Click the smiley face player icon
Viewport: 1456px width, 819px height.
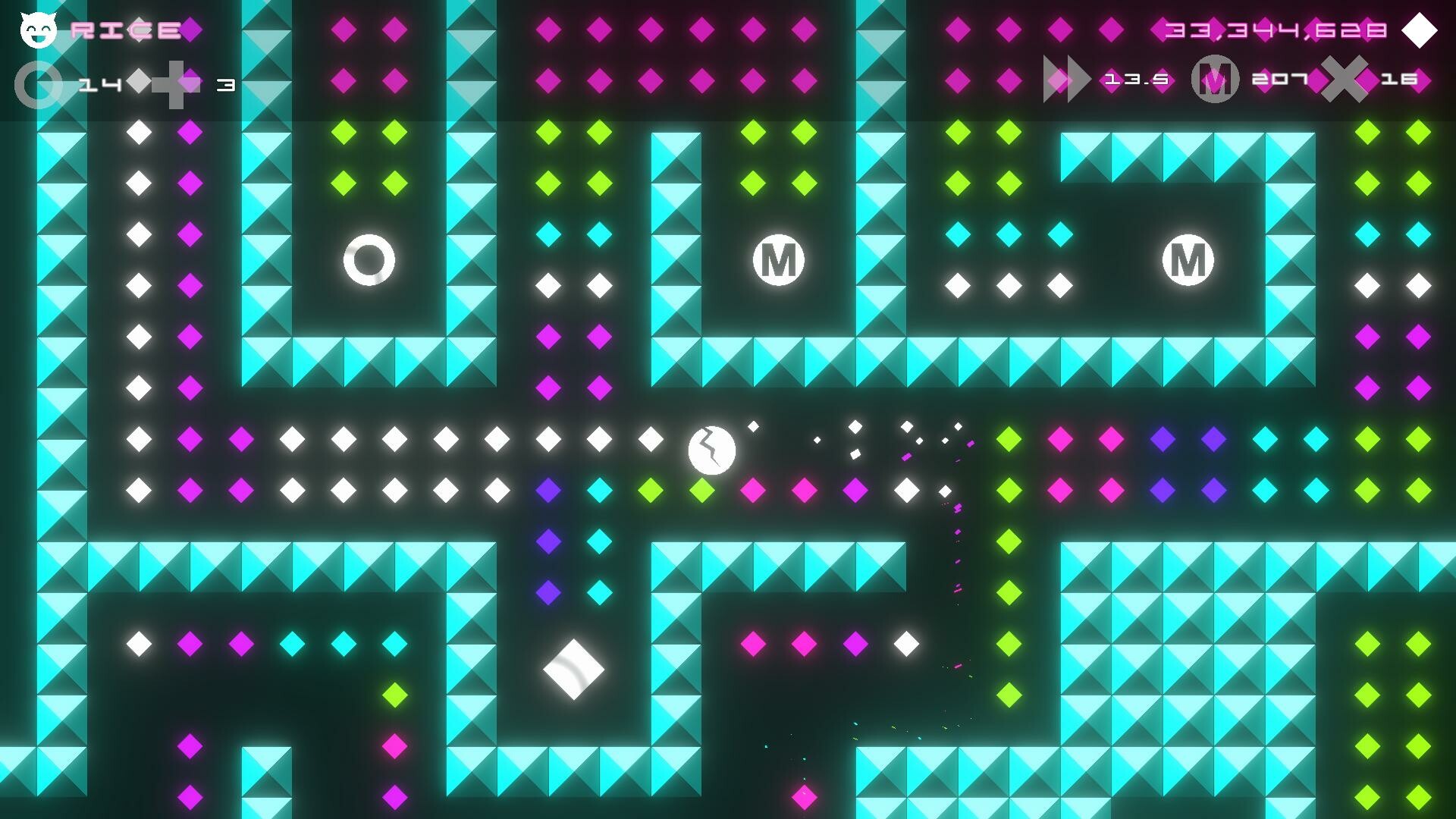click(x=39, y=30)
